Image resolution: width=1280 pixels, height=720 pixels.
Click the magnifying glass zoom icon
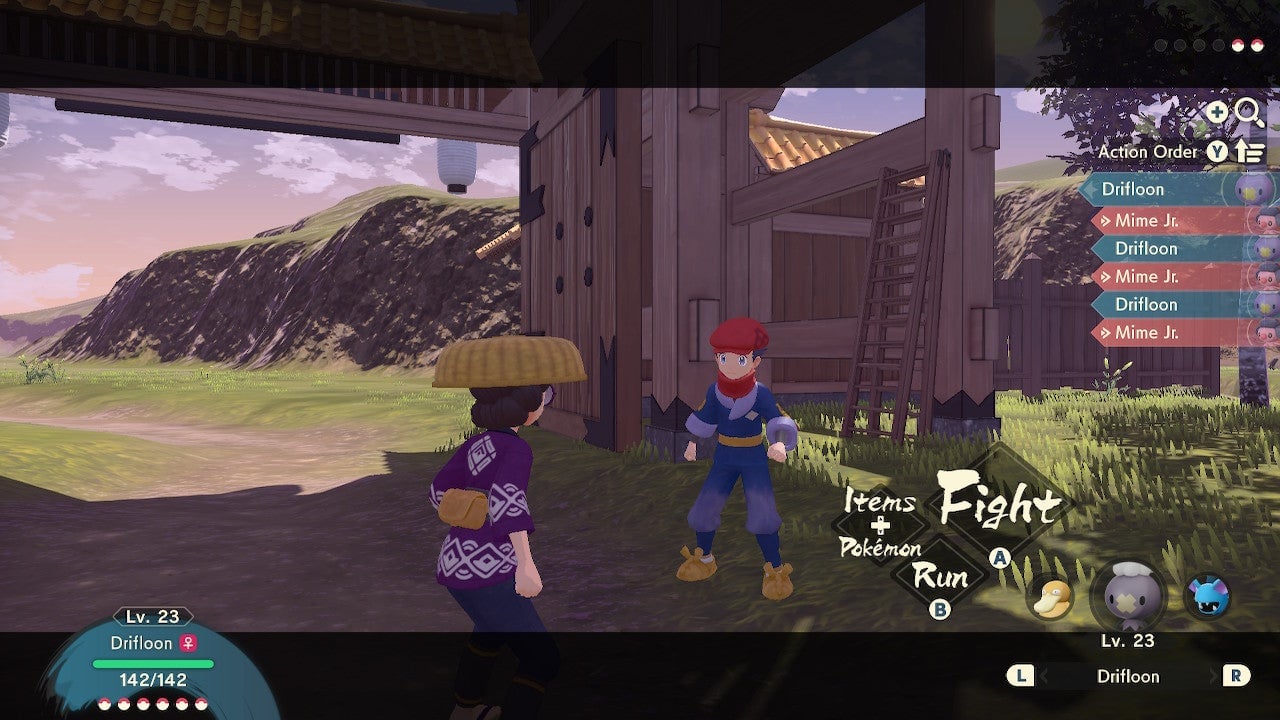click(x=1245, y=112)
